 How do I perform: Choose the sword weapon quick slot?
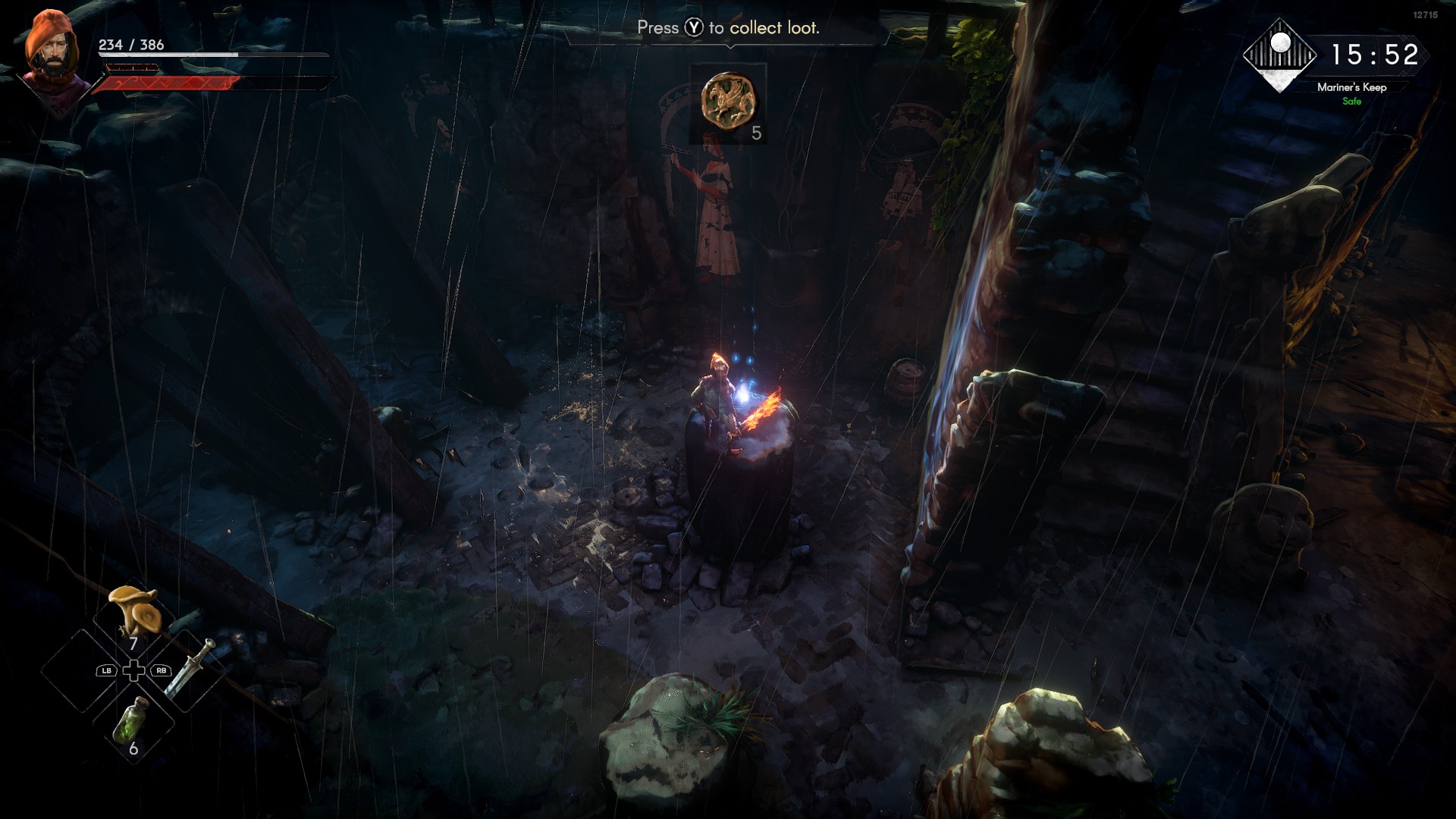click(x=190, y=668)
